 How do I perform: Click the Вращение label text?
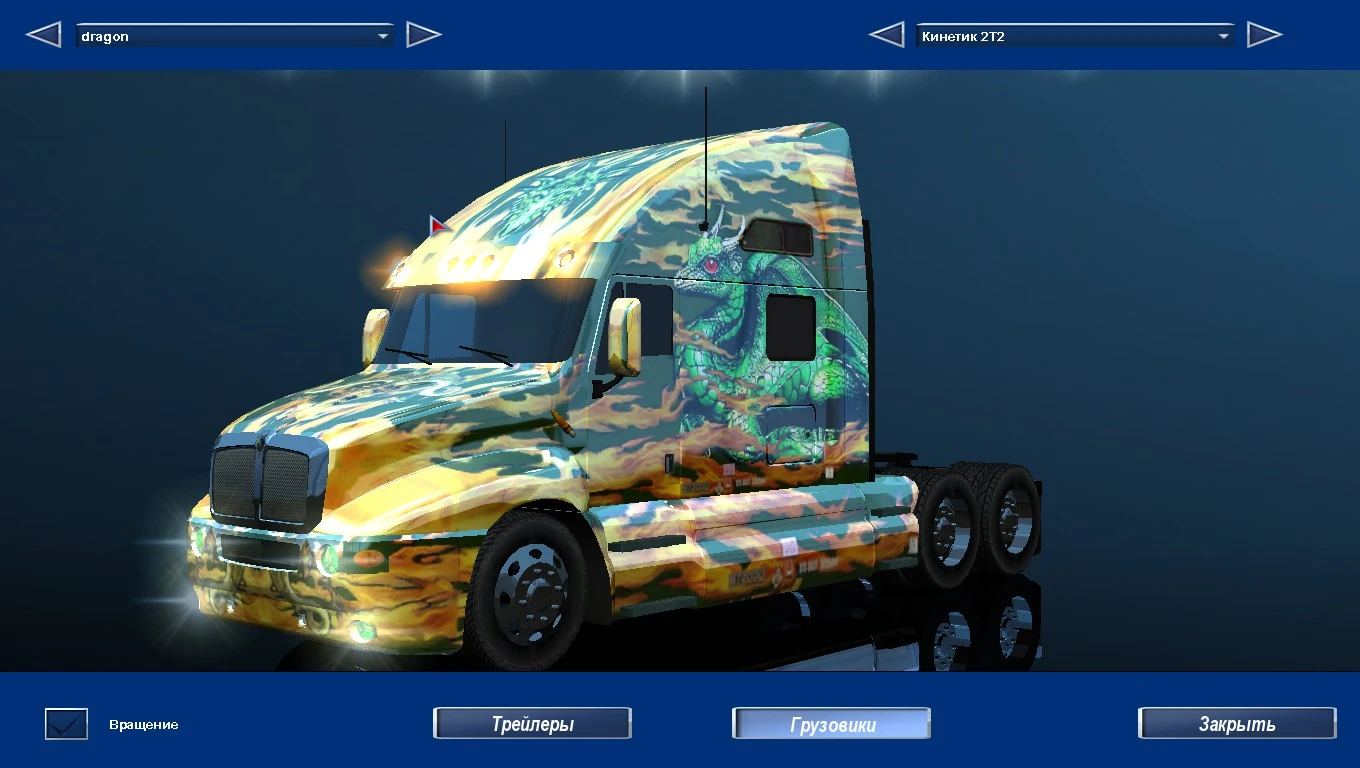click(142, 725)
